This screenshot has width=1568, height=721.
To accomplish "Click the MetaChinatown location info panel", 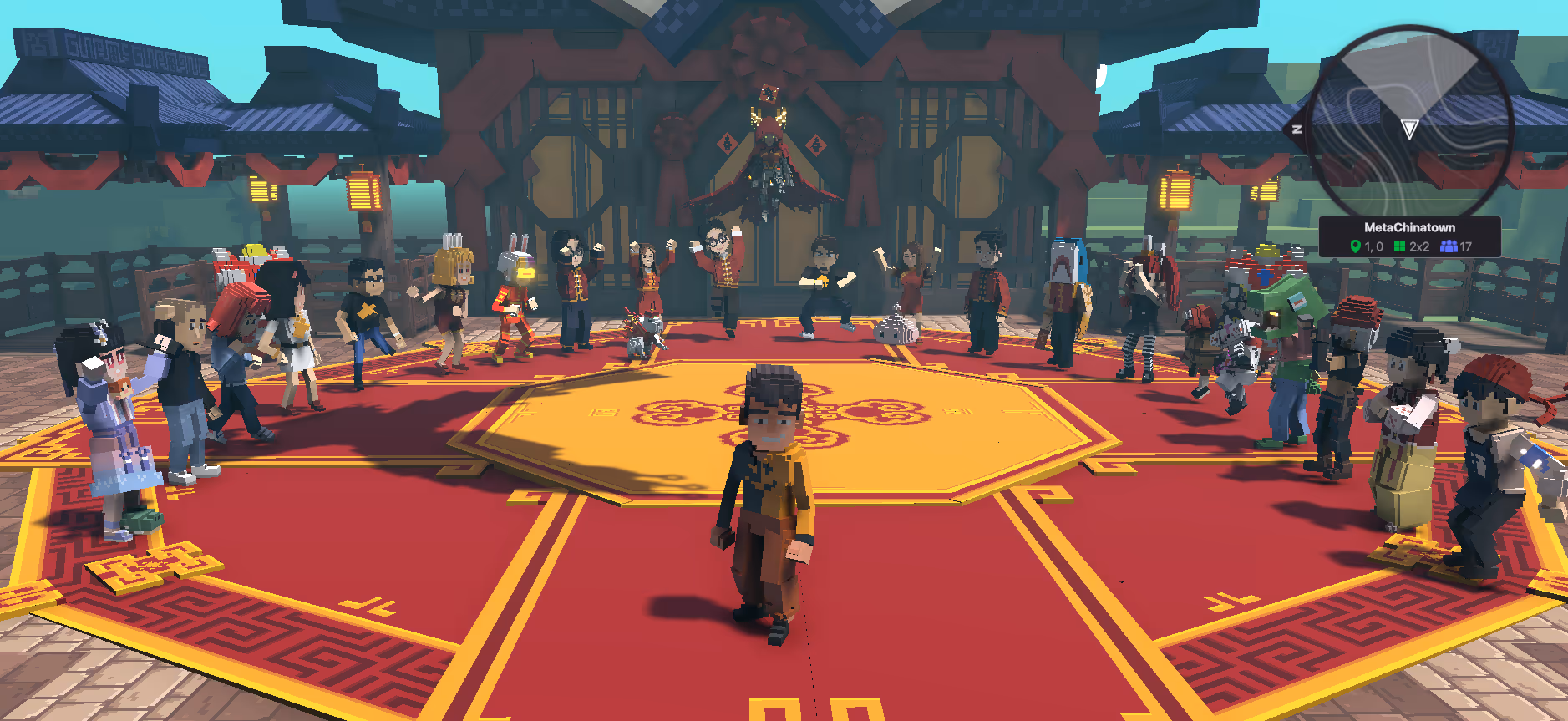I will (x=1409, y=236).
